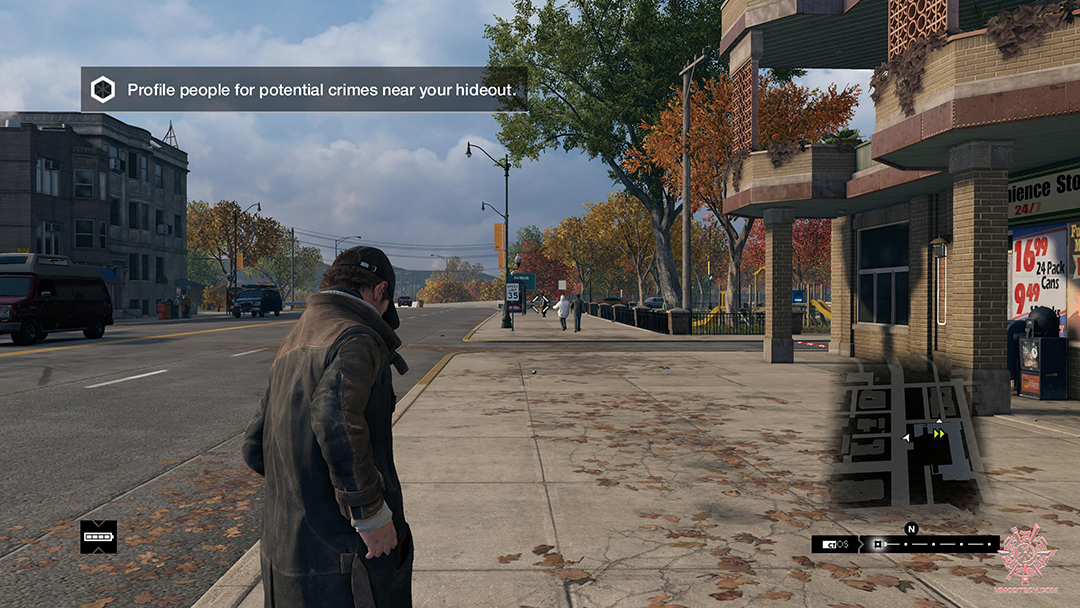
Task: Click the white player arrow on minimap
Action: (907, 437)
